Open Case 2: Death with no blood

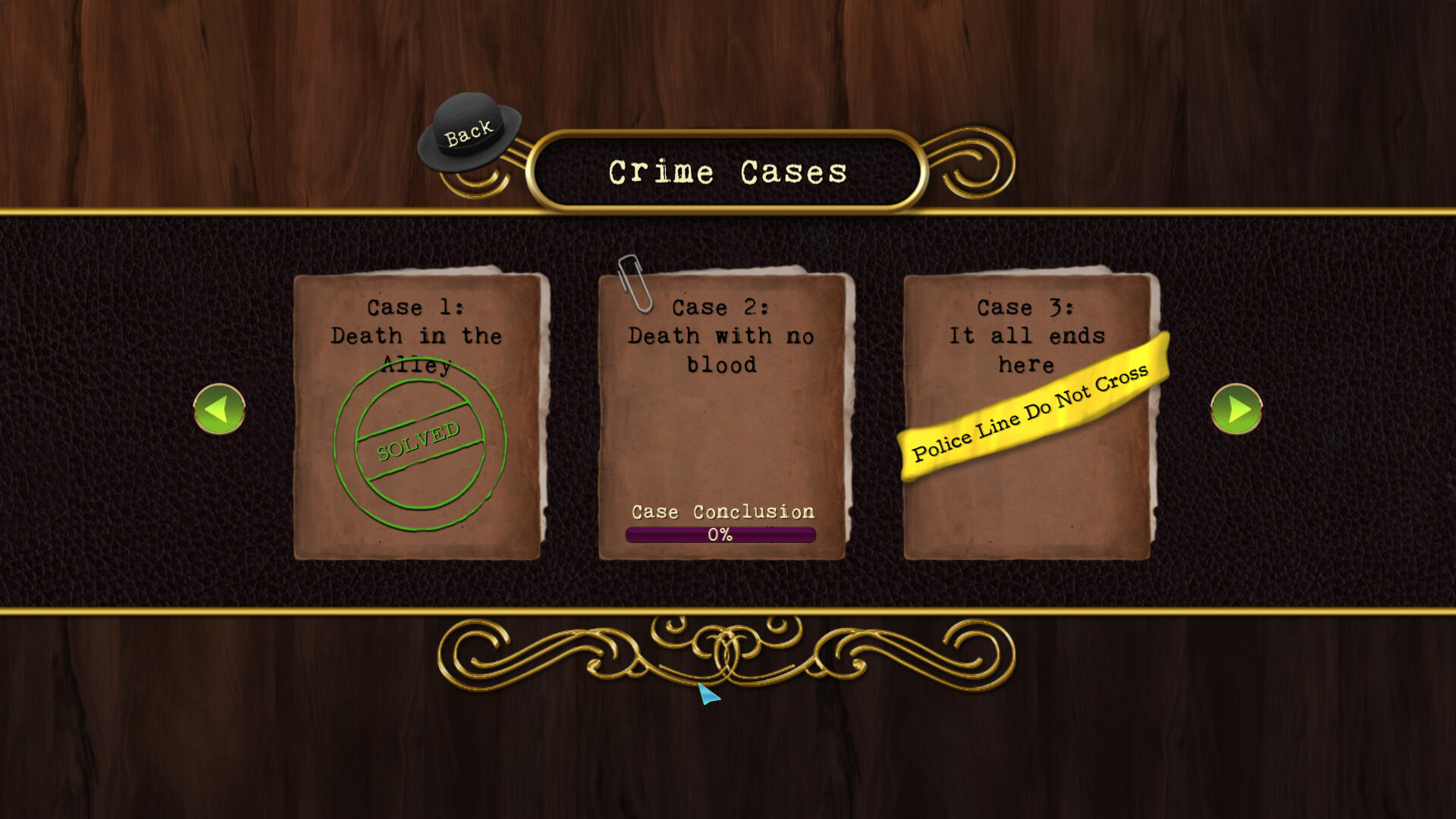(720, 413)
